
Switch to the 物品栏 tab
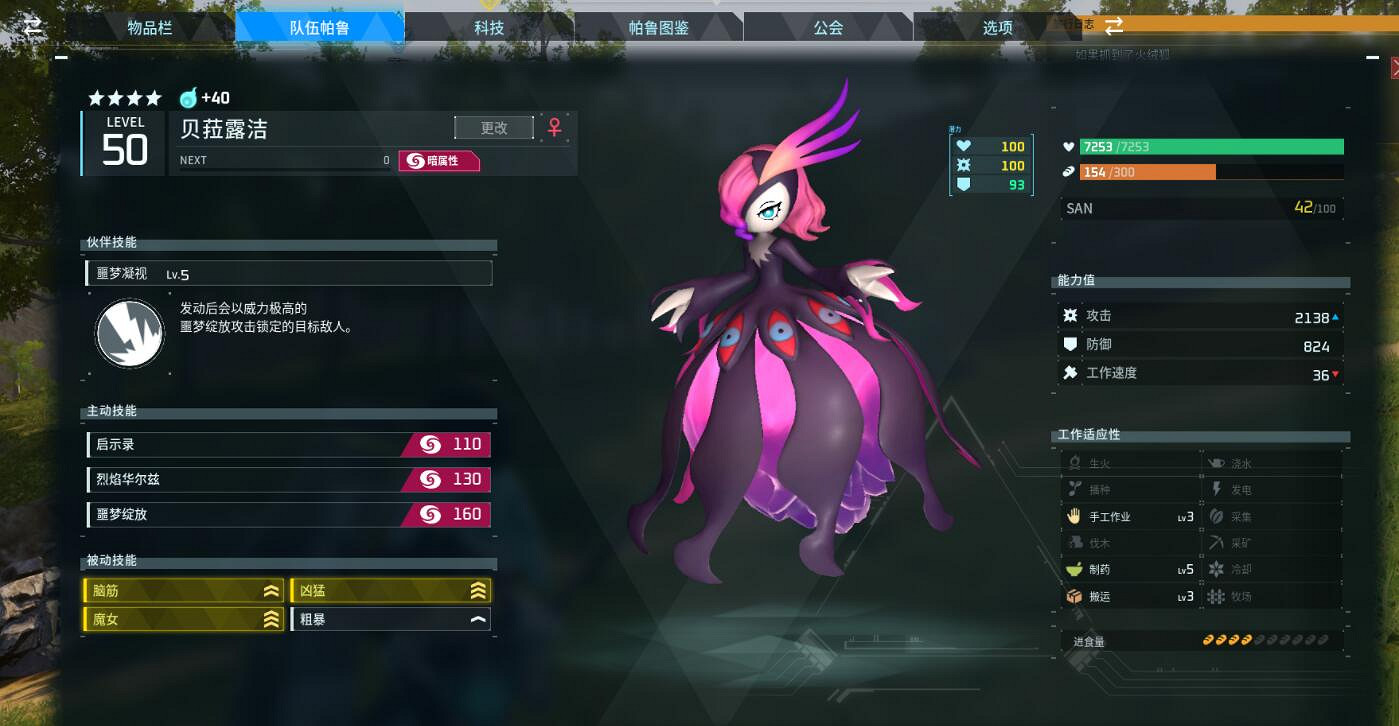click(x=149, y=26)
